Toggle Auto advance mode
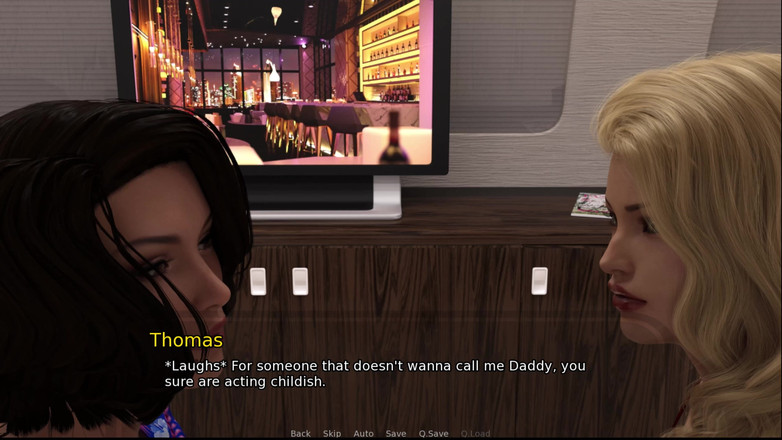 click(x=363, y=434)
